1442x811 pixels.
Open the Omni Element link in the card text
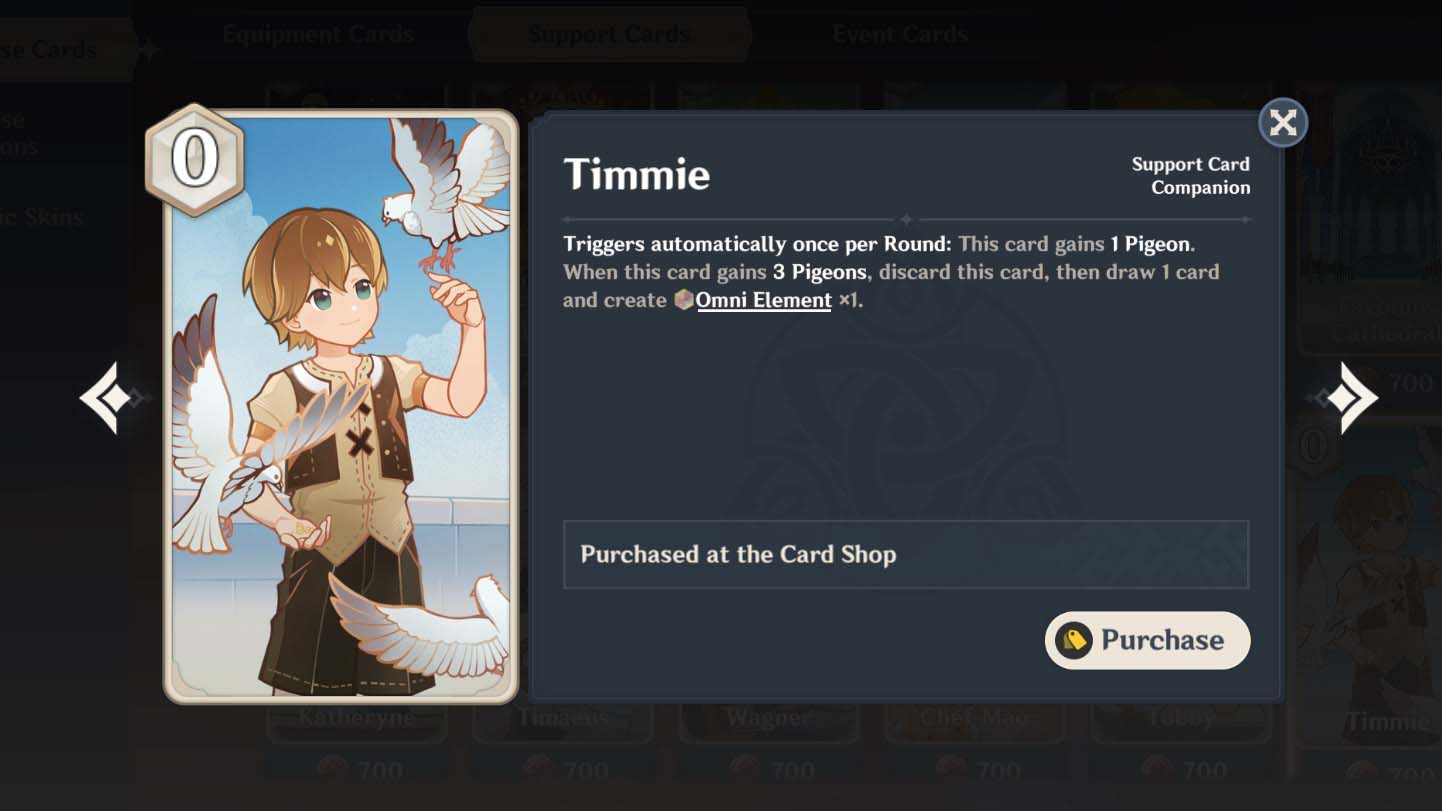coord(764,299)
